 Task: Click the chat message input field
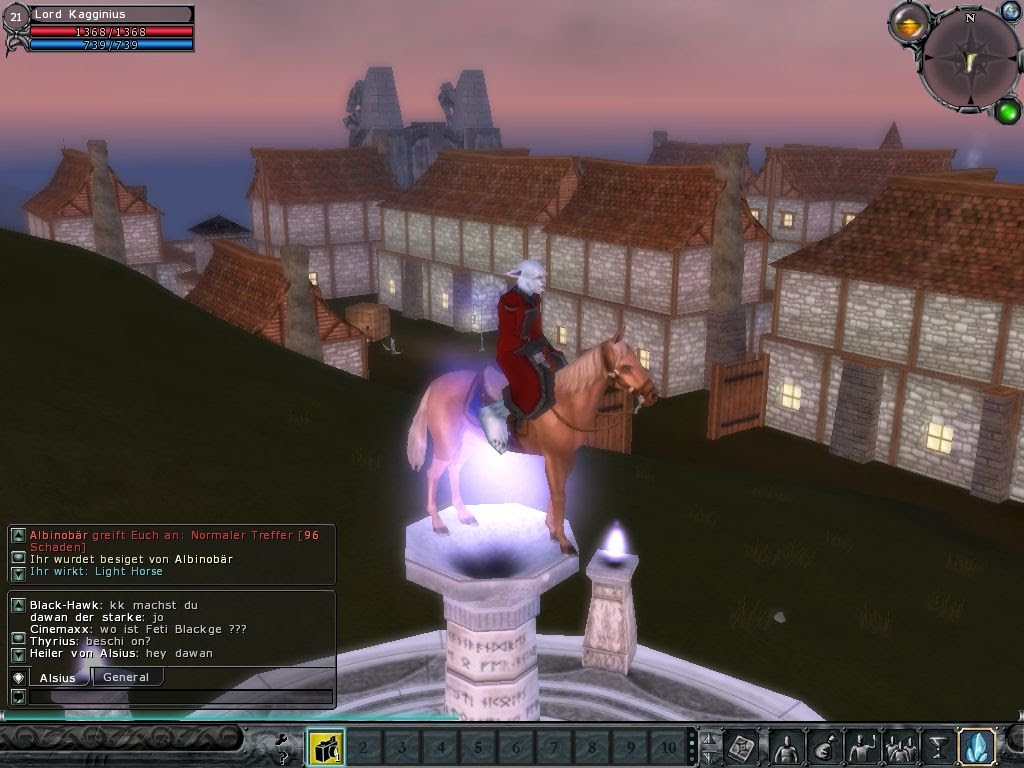coord(181,697)
